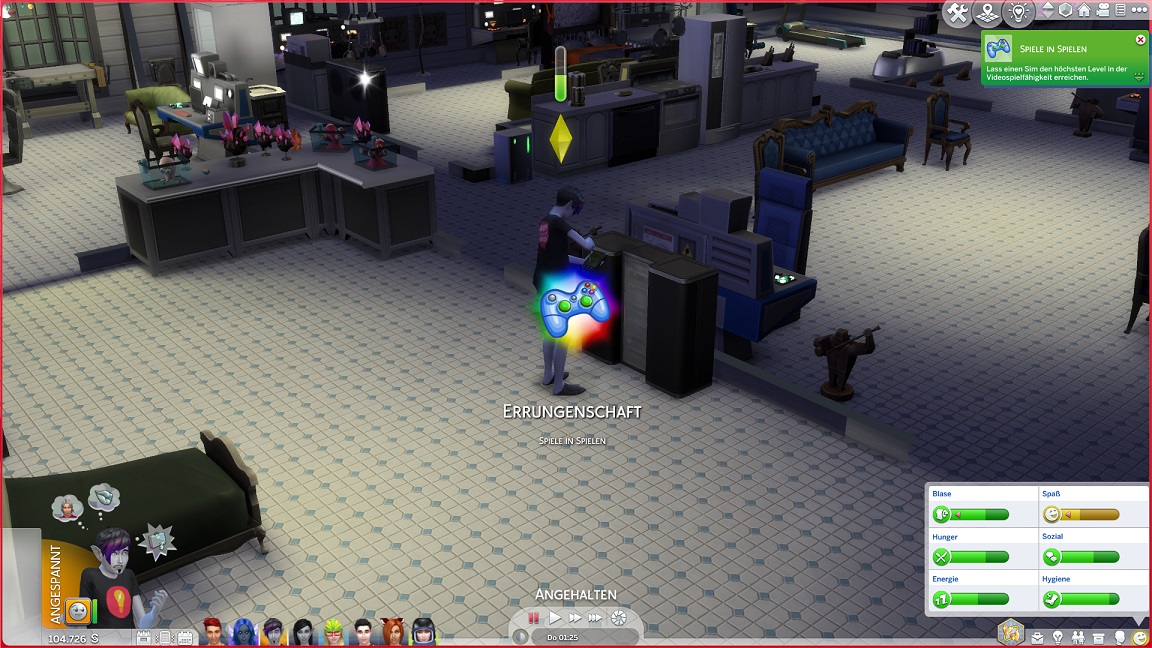Click the home lot button
This screenshot has height=648, width=1152.
tap(1083, 11)
